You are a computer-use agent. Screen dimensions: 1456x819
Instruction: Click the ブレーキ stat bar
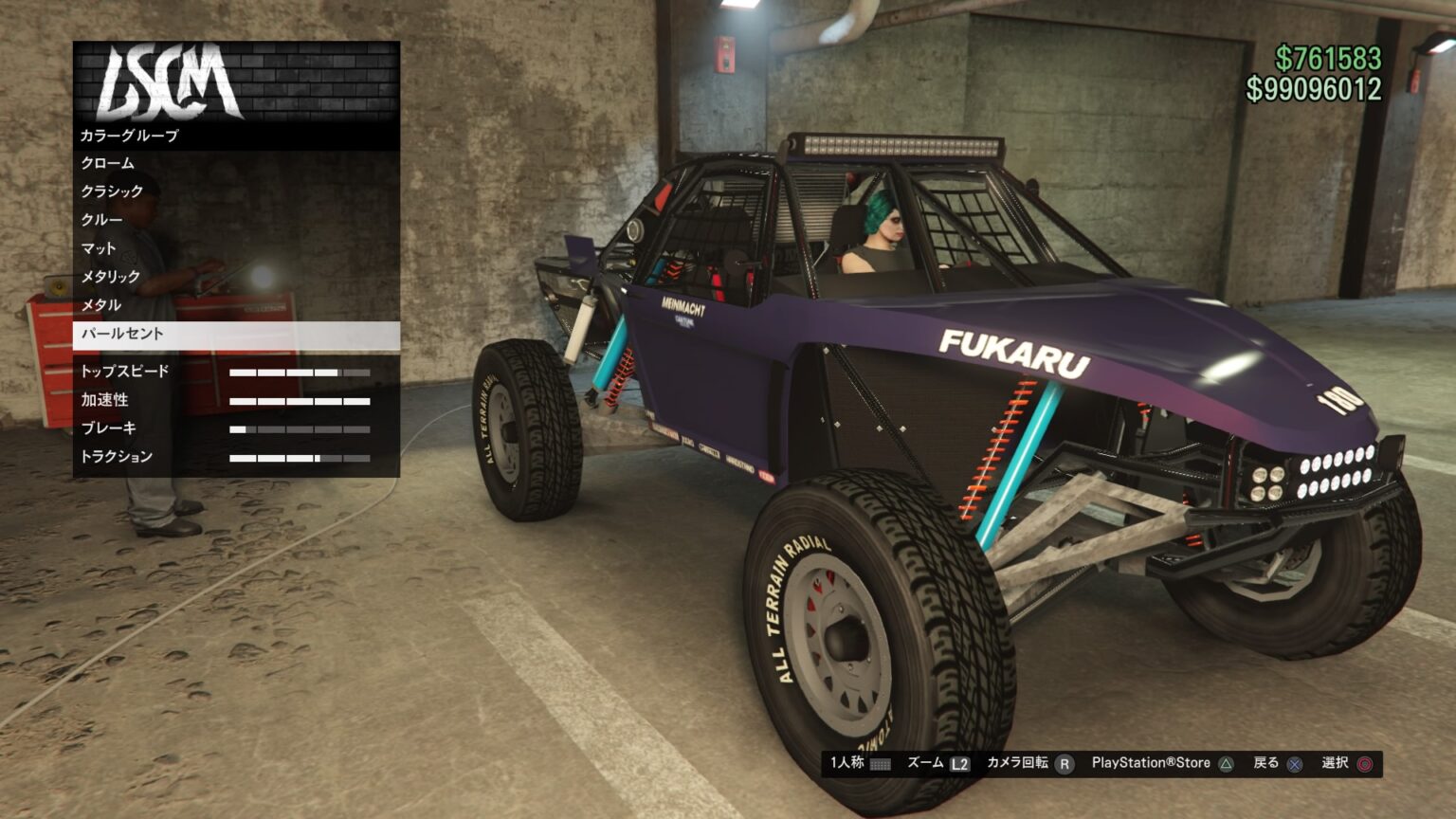coord(300,428)
